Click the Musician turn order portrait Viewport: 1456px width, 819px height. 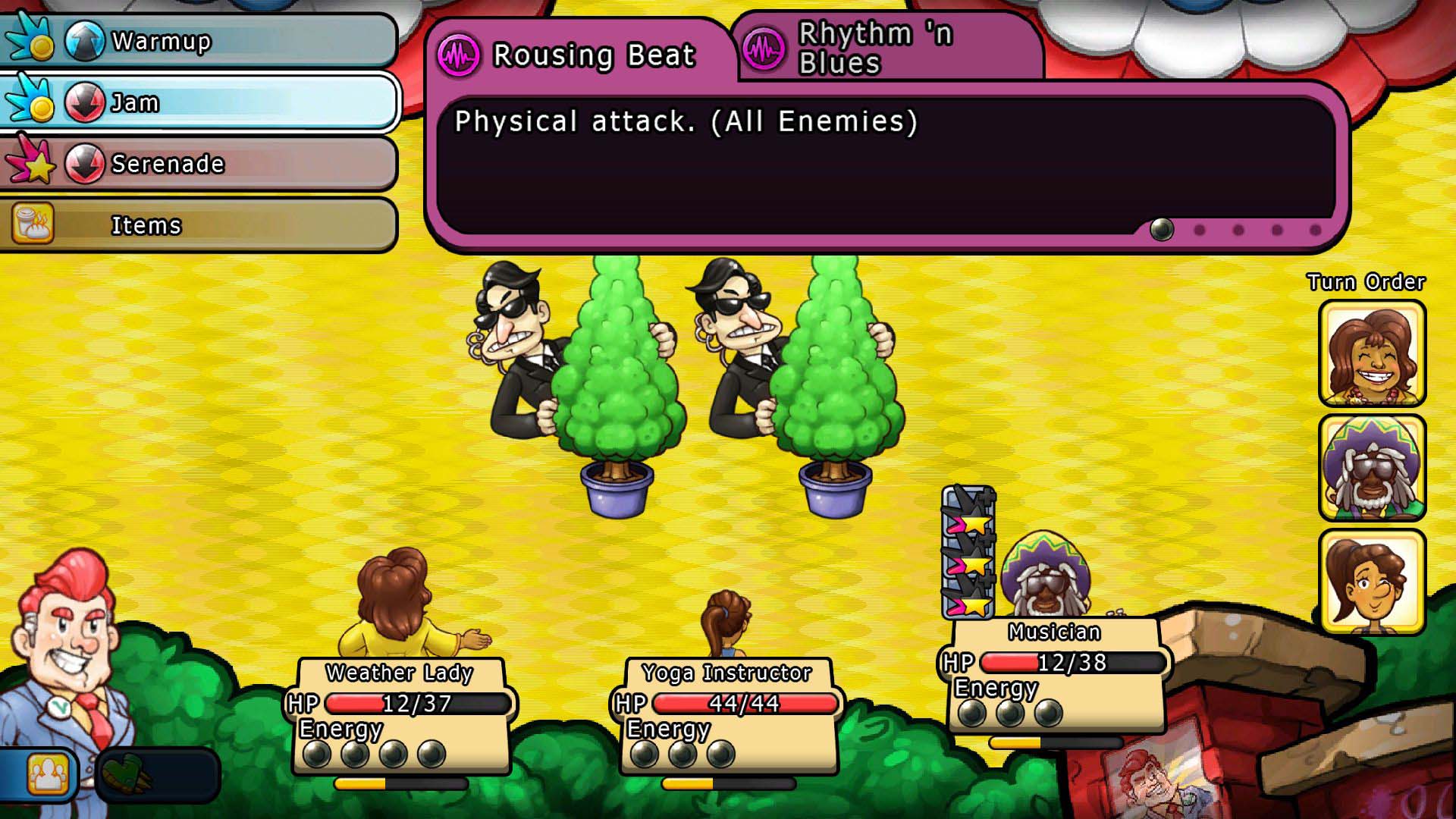[x=1372, y=468]
